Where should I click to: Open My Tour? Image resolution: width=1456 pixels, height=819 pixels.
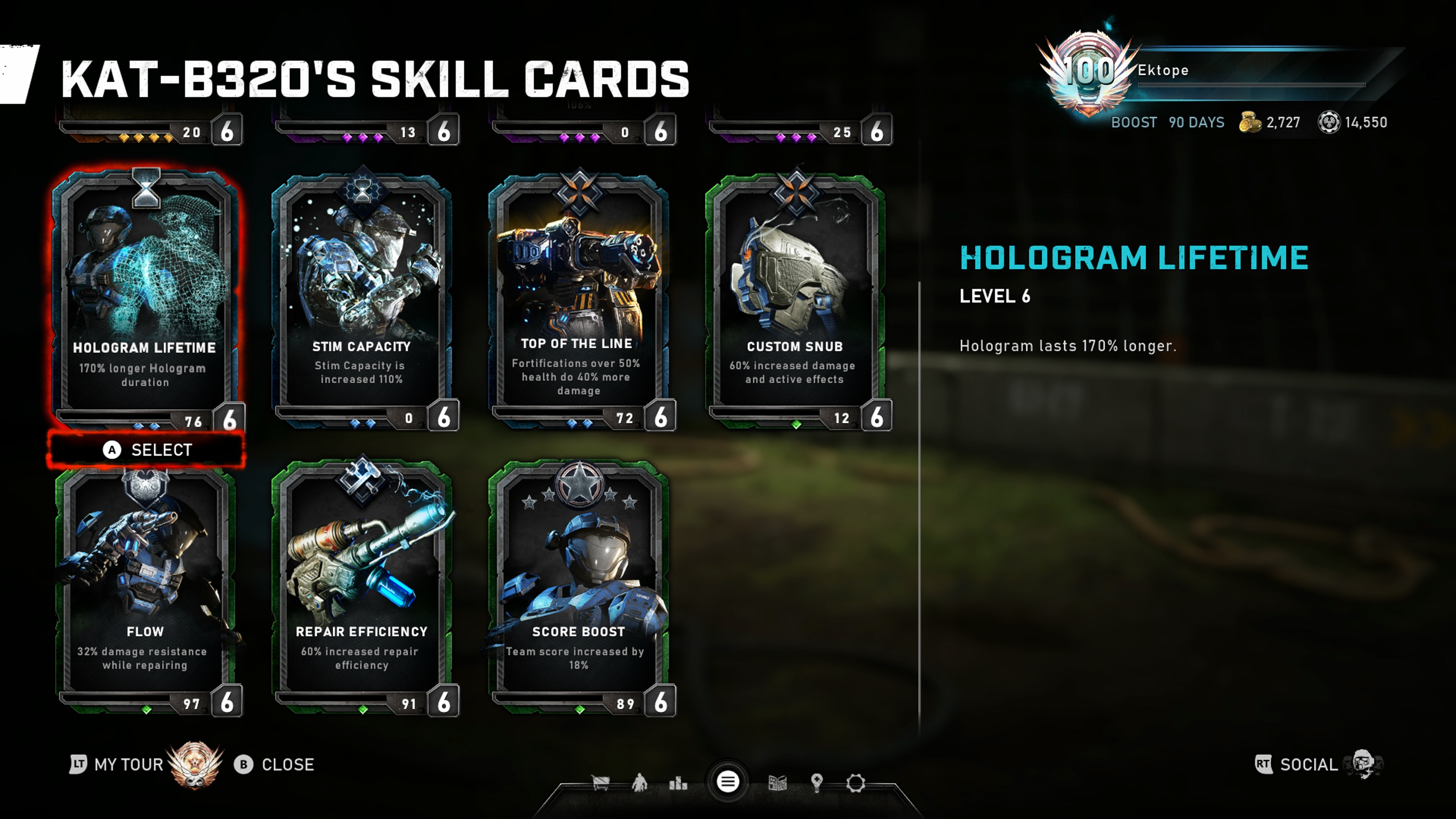(x=128, y=765)
